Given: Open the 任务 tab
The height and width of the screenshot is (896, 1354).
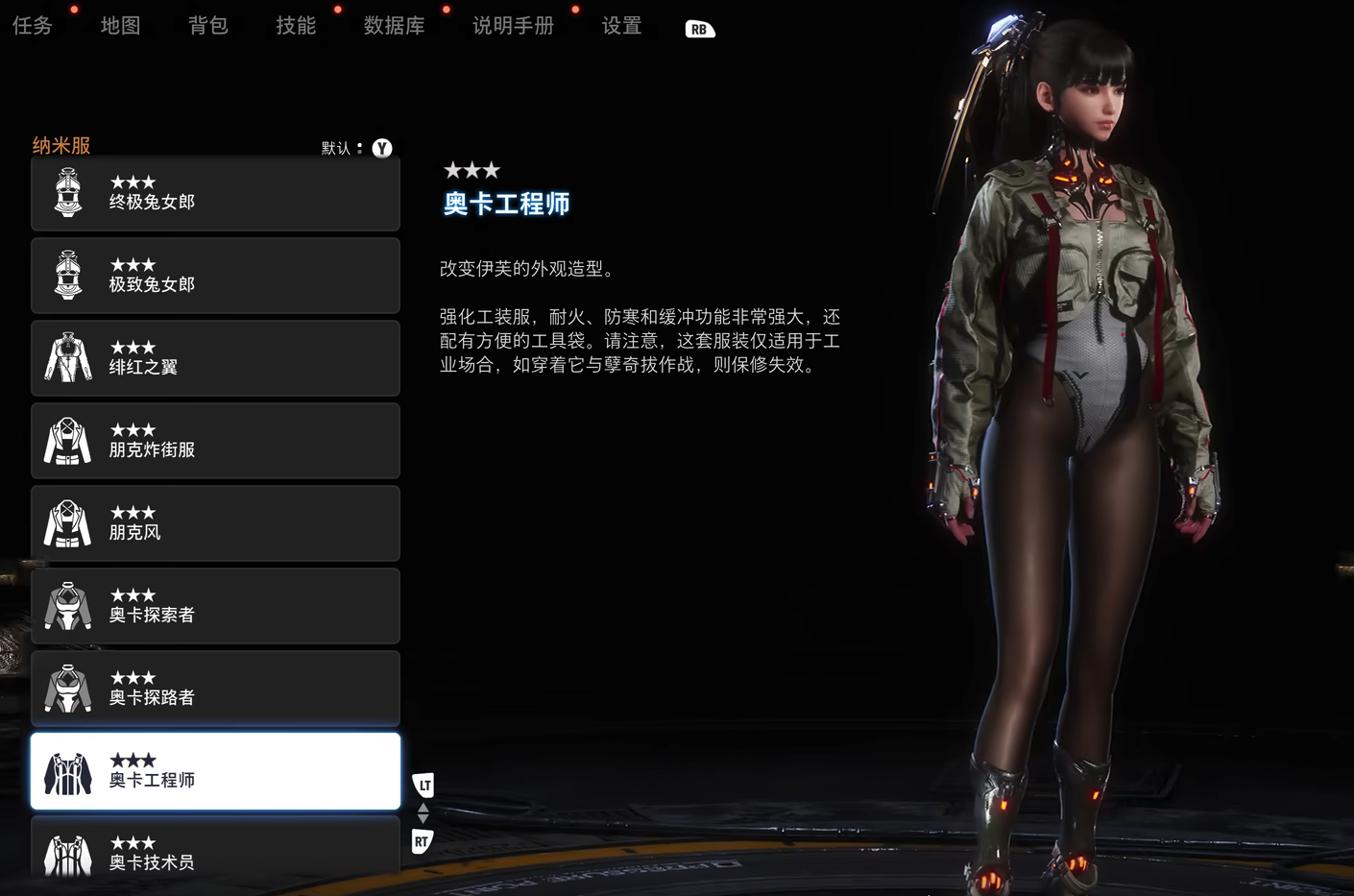Looking at the screenshot, I should tap(33, 26).
